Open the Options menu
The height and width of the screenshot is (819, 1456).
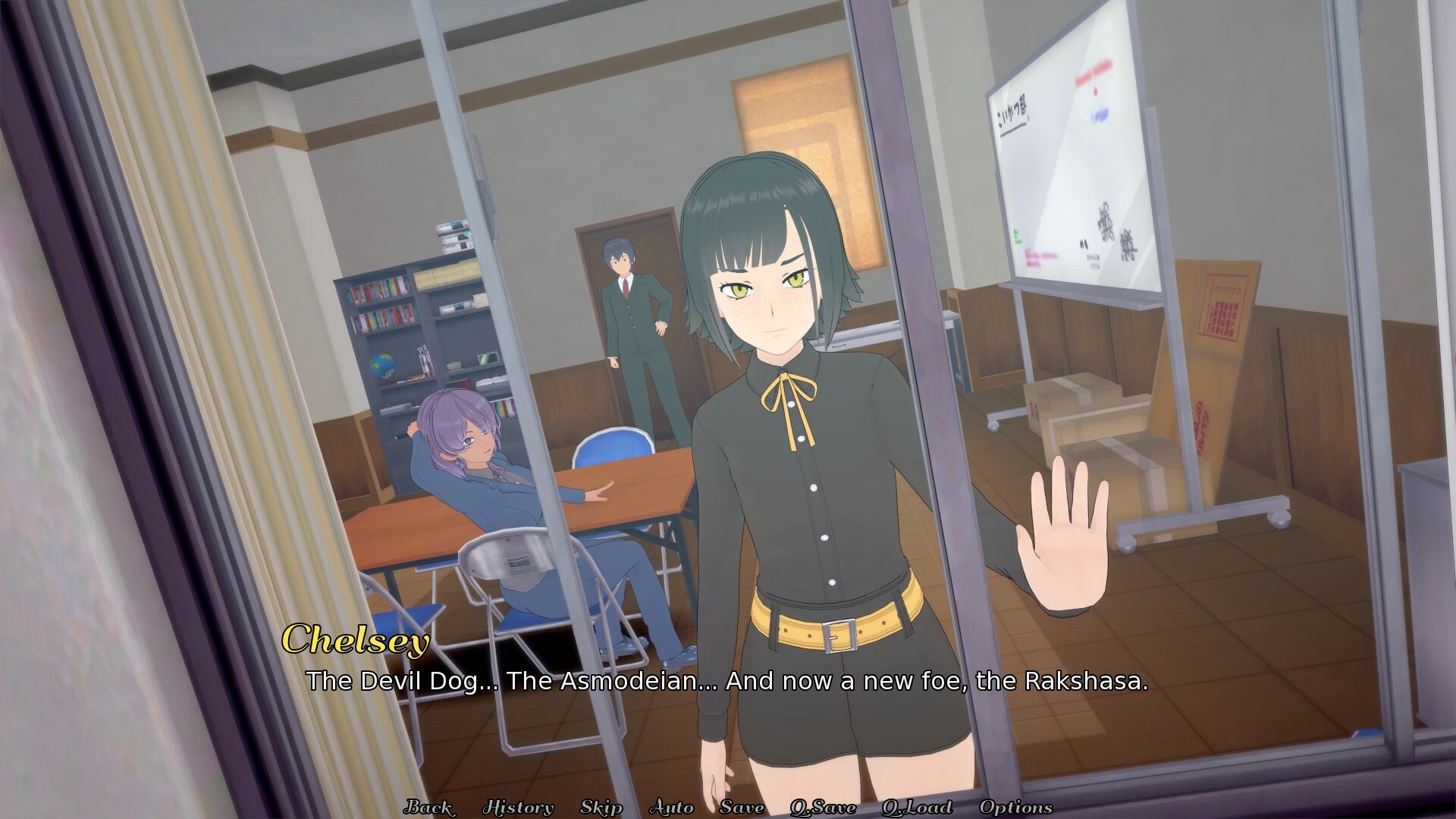pos(1015,807)
